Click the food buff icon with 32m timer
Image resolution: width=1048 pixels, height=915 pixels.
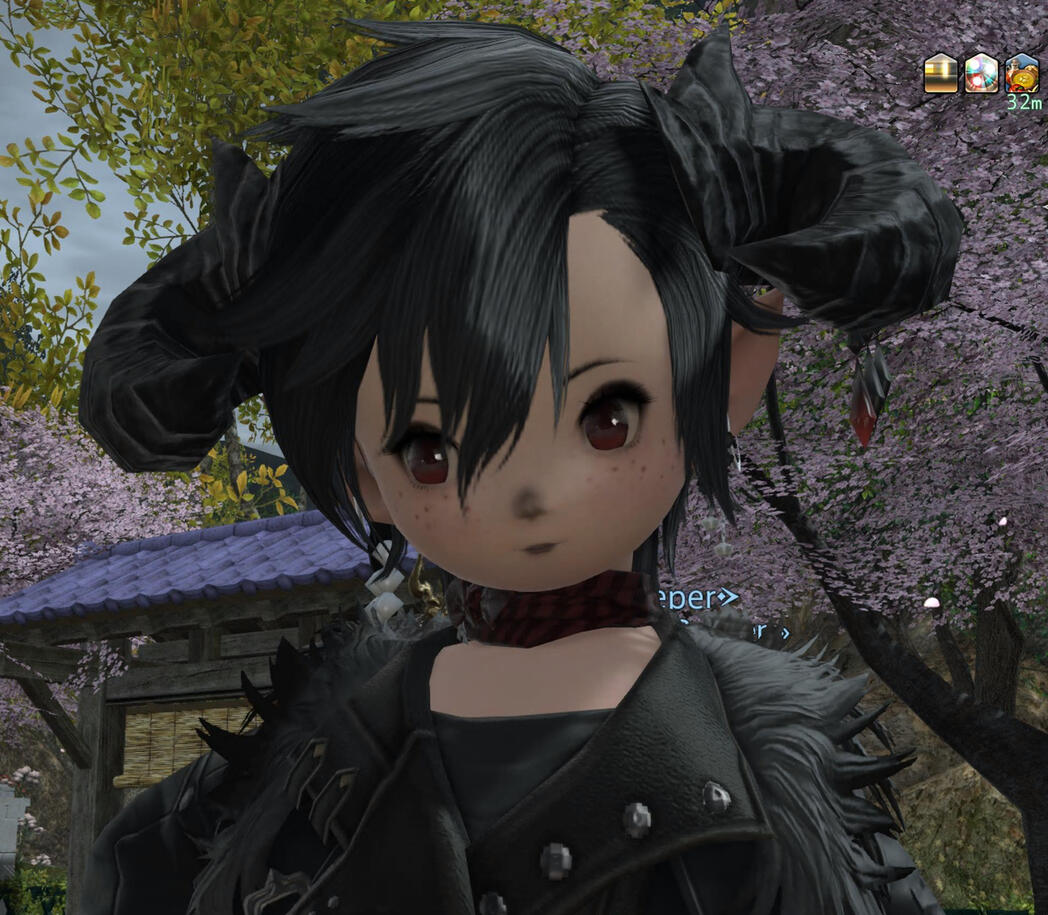pyautogui.click(x=1021, y=74)
